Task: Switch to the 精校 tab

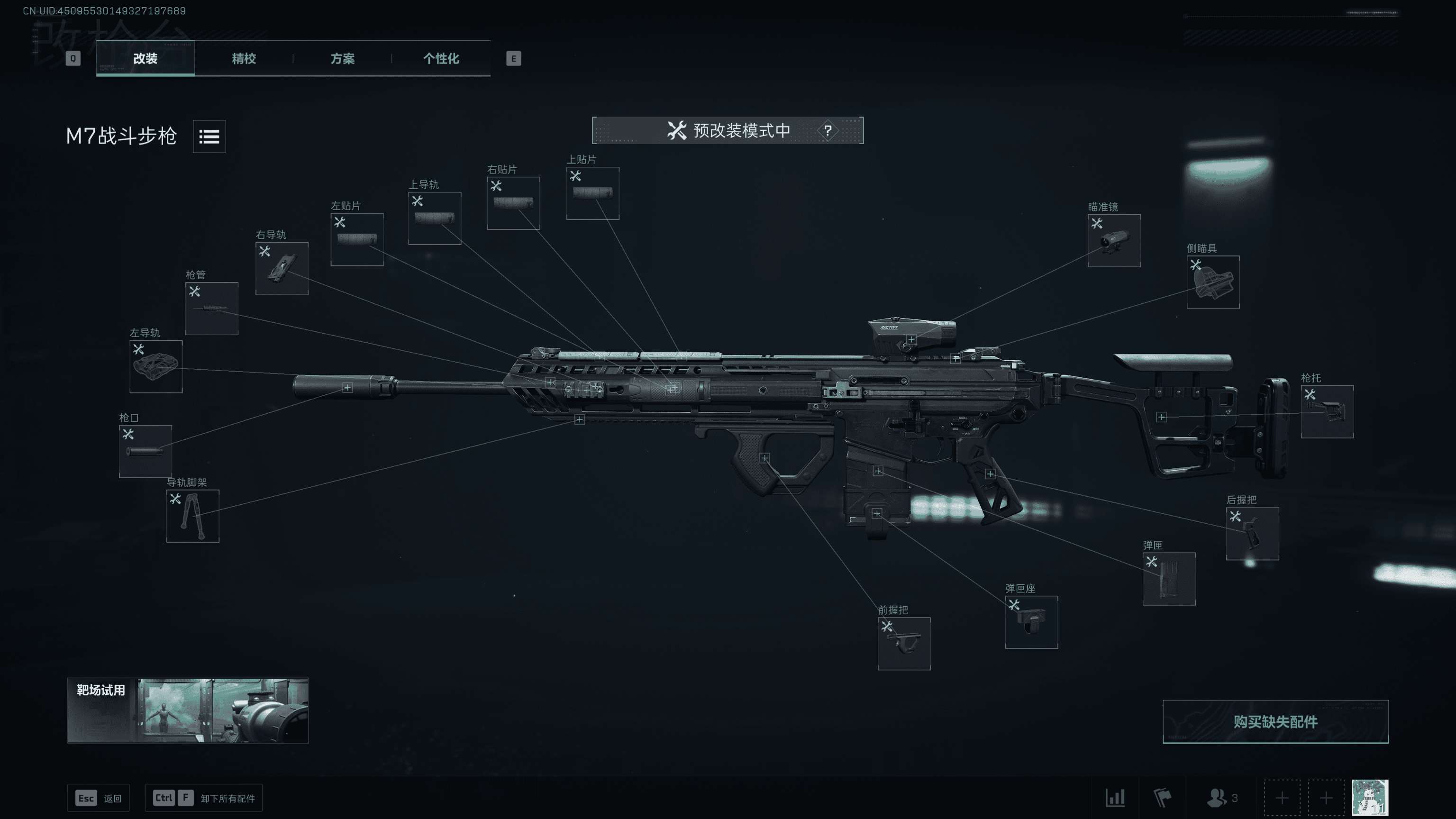Action: (244, 58)
